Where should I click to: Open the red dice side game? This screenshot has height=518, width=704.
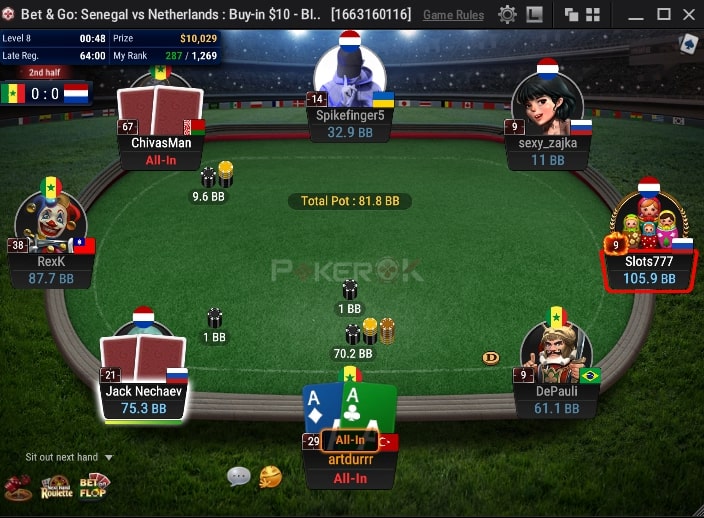click(x=18, y=487)
